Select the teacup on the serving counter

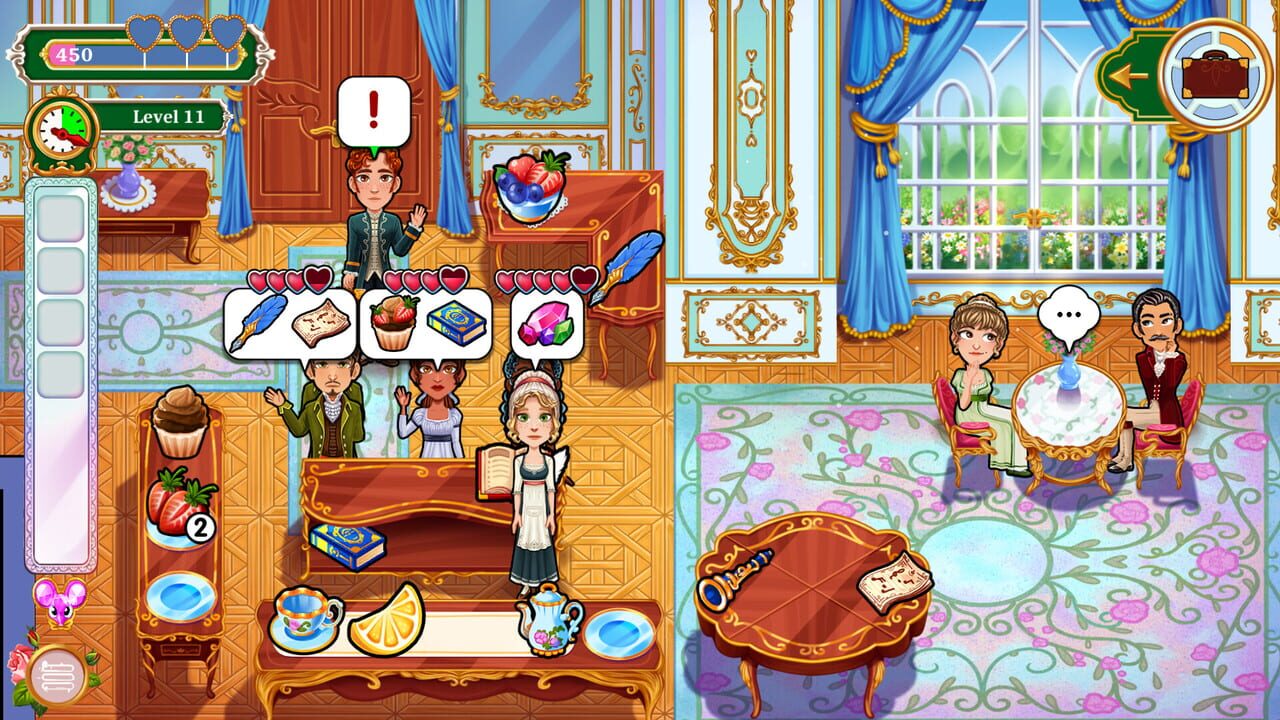pos(305,620)
